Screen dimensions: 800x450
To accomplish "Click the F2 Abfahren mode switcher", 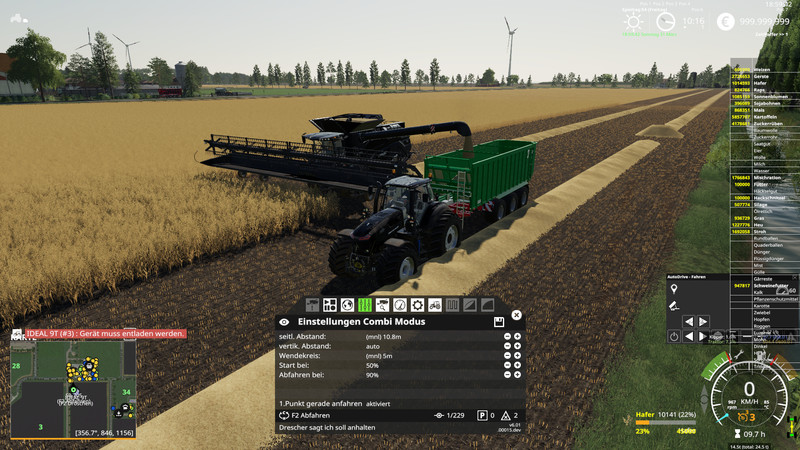I will pos(304,415).
